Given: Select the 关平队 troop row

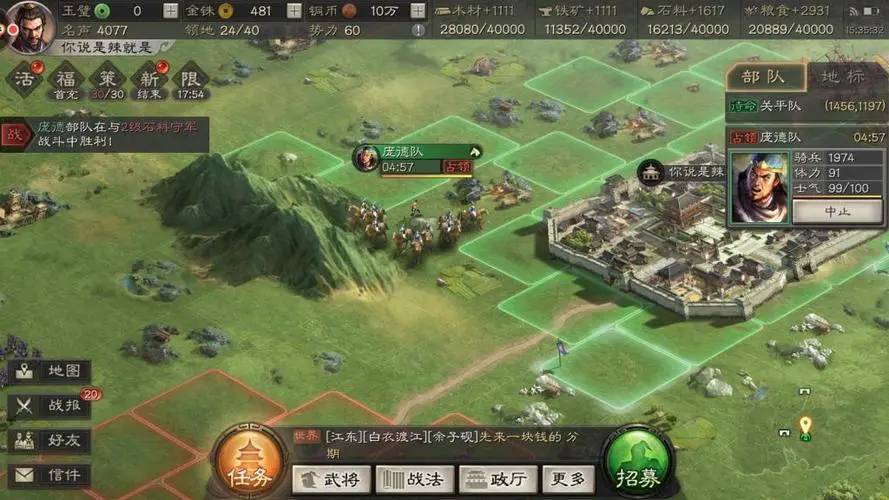Looking at the screenshot, I should point(805,106).
